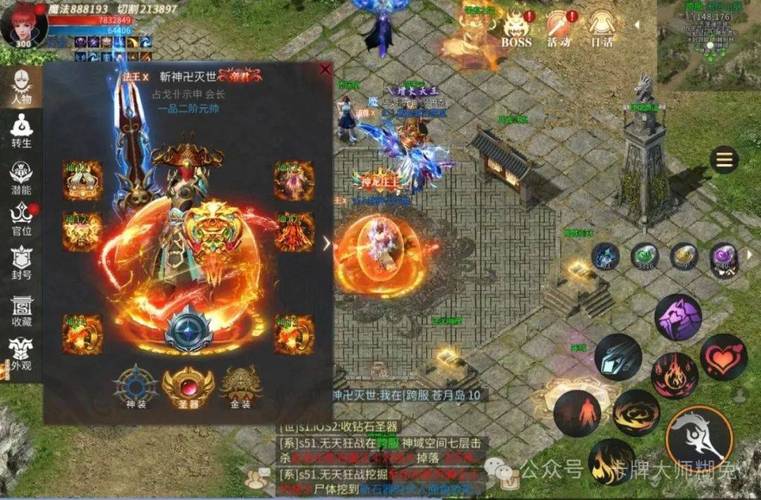Expand the panel with the right arrow
761x500 pixels.
point(326,243)
